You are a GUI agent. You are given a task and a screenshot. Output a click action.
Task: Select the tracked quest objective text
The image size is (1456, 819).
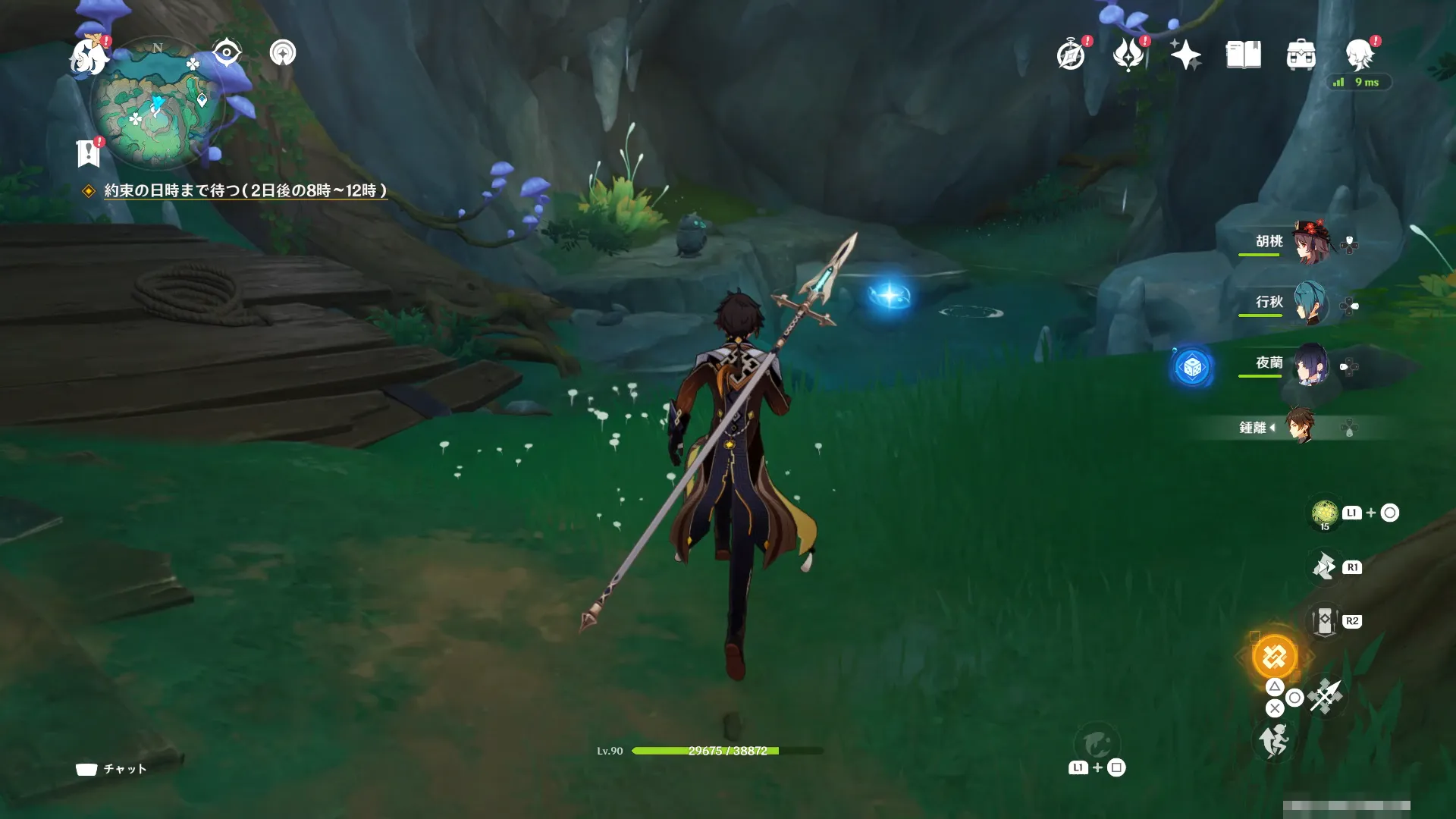245,190
